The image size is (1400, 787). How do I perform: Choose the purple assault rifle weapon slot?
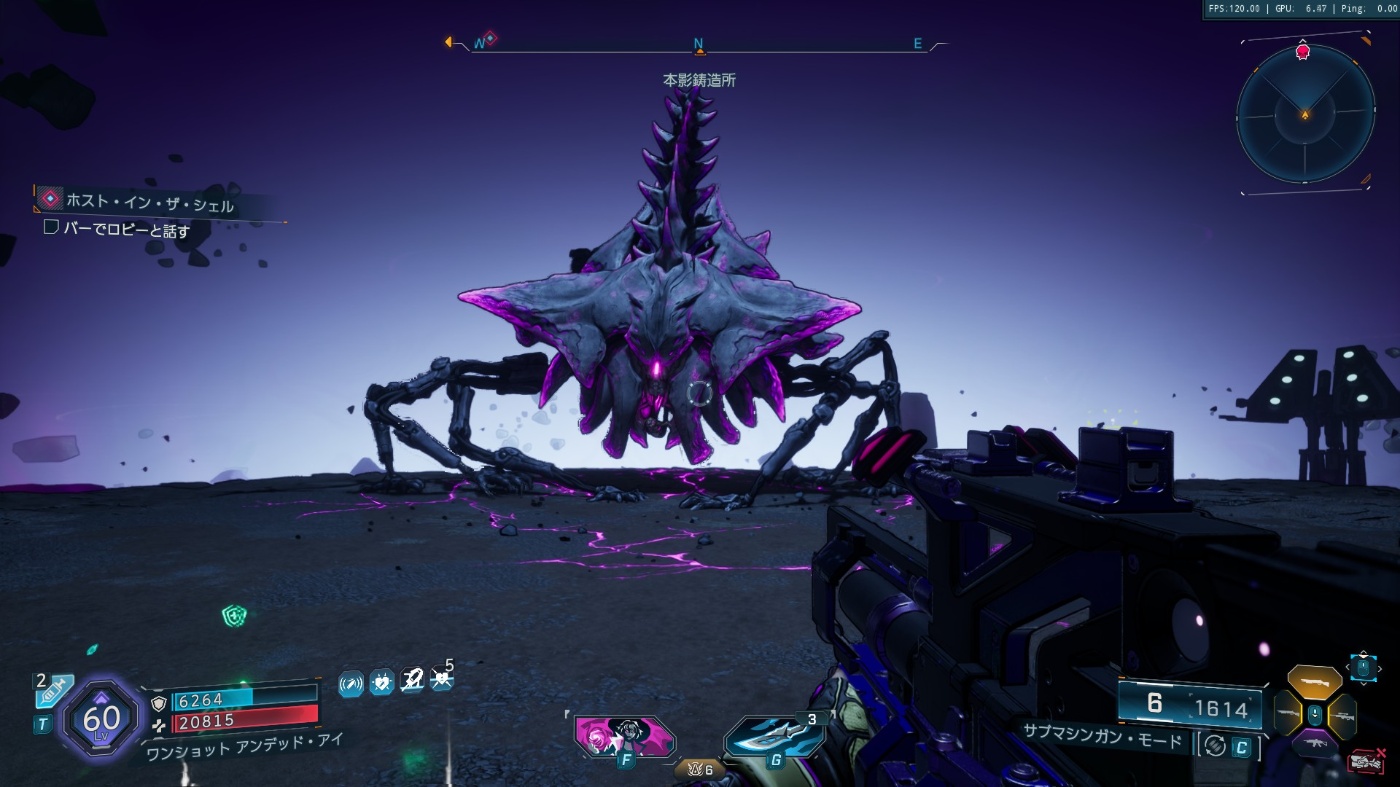1314,744
